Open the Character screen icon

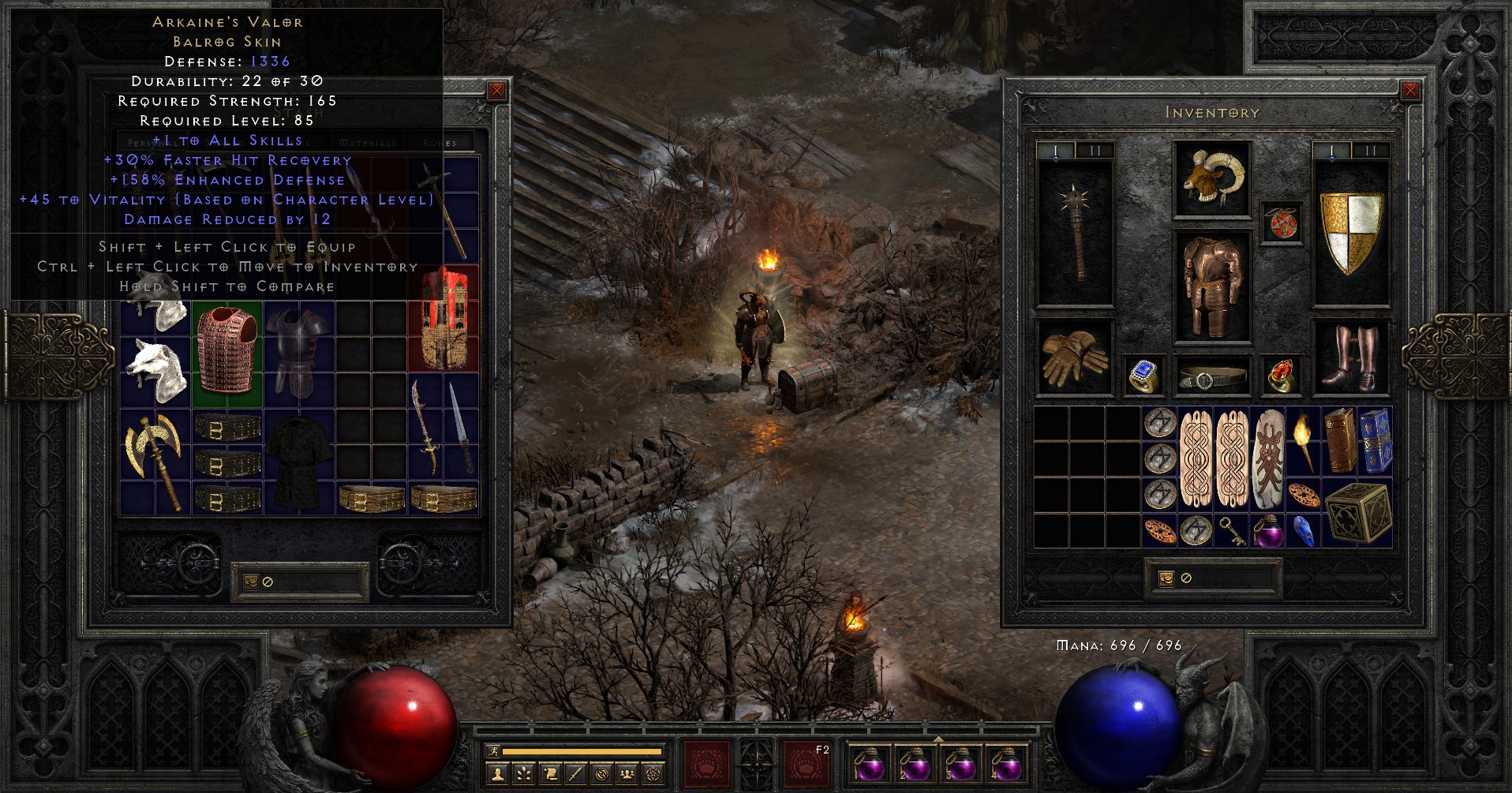497,775
